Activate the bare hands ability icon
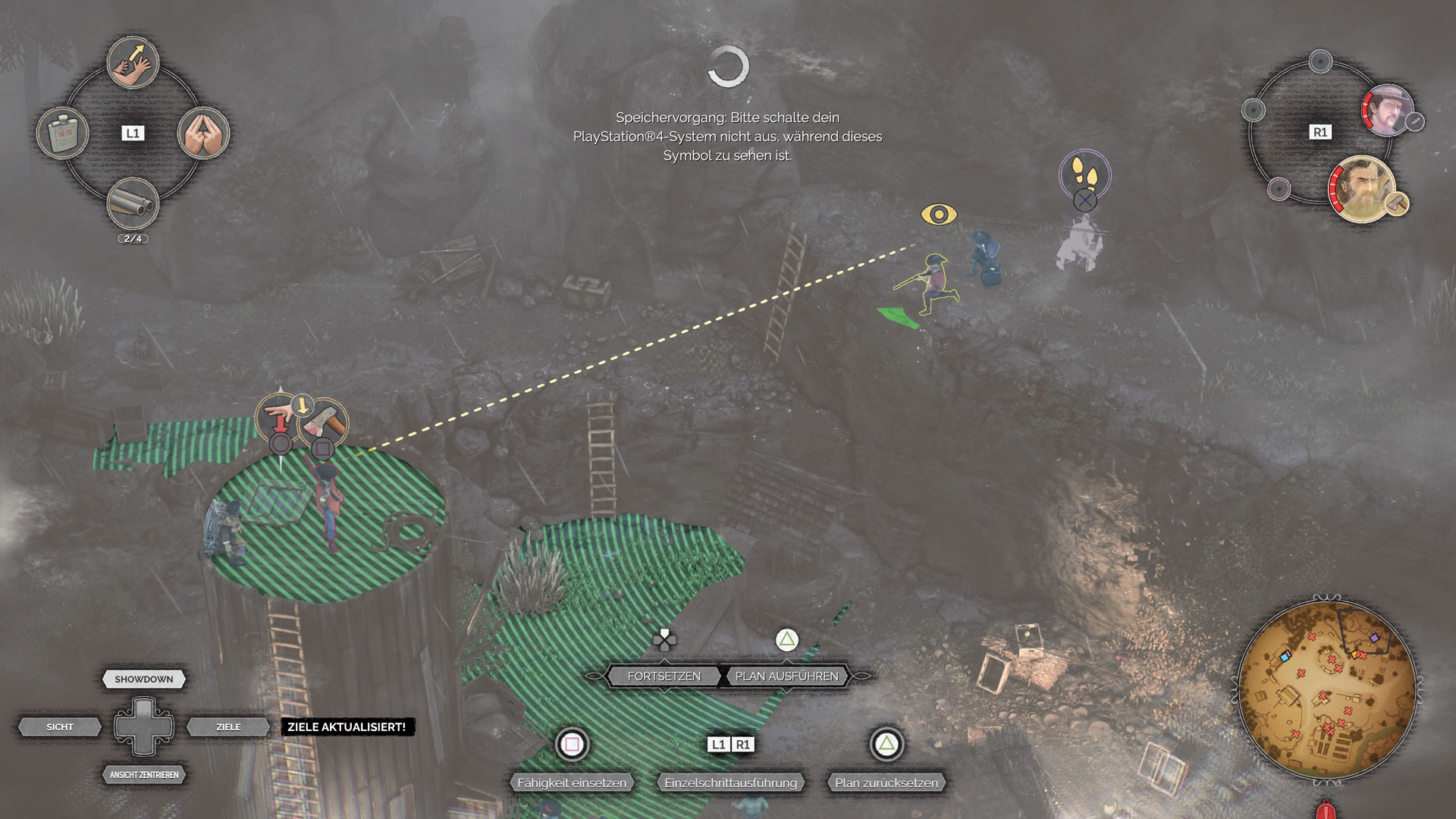This screenshot has height=819, width=1456. click(x=203, y=133)
